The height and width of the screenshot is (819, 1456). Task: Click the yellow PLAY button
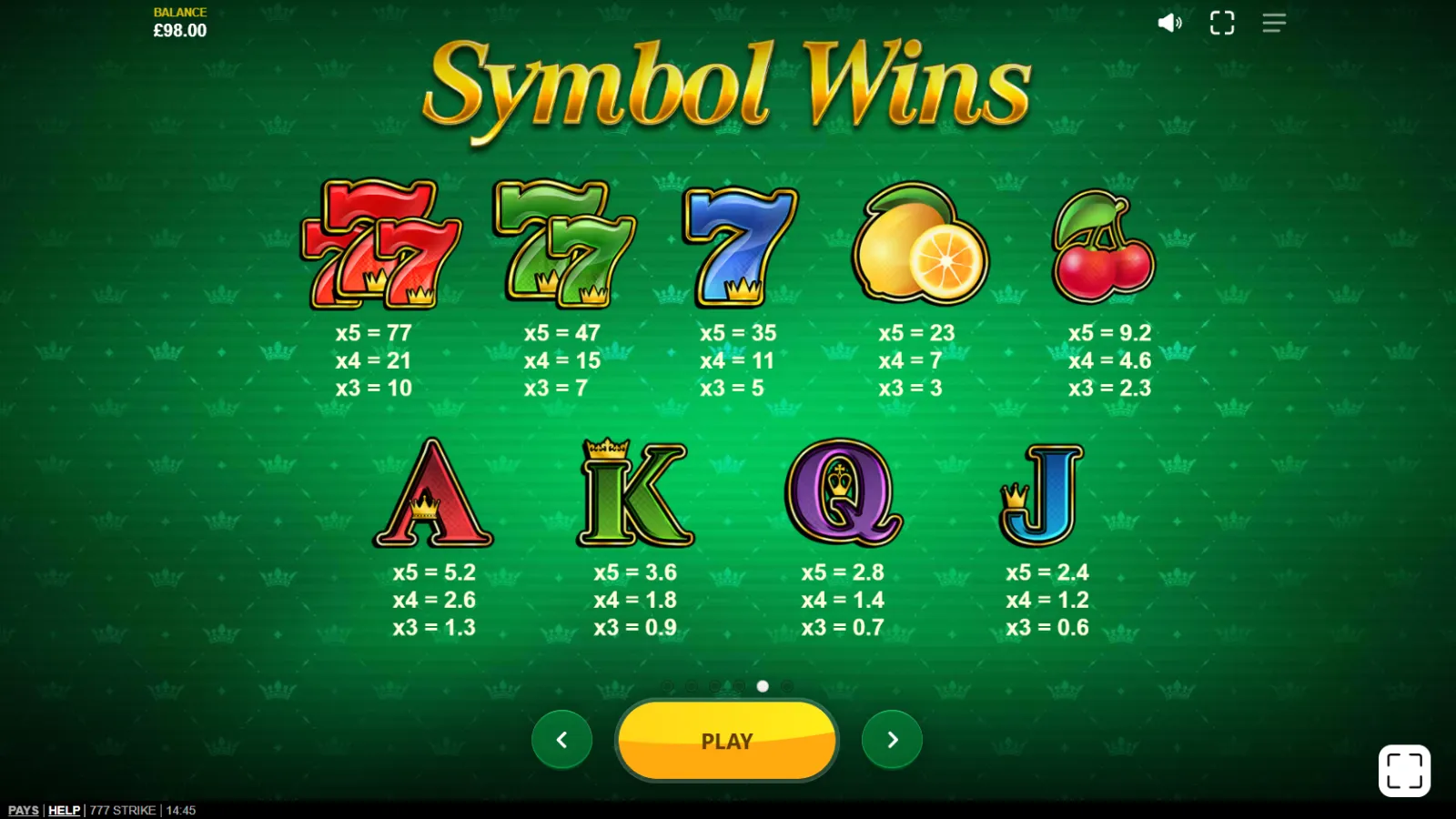726,741
